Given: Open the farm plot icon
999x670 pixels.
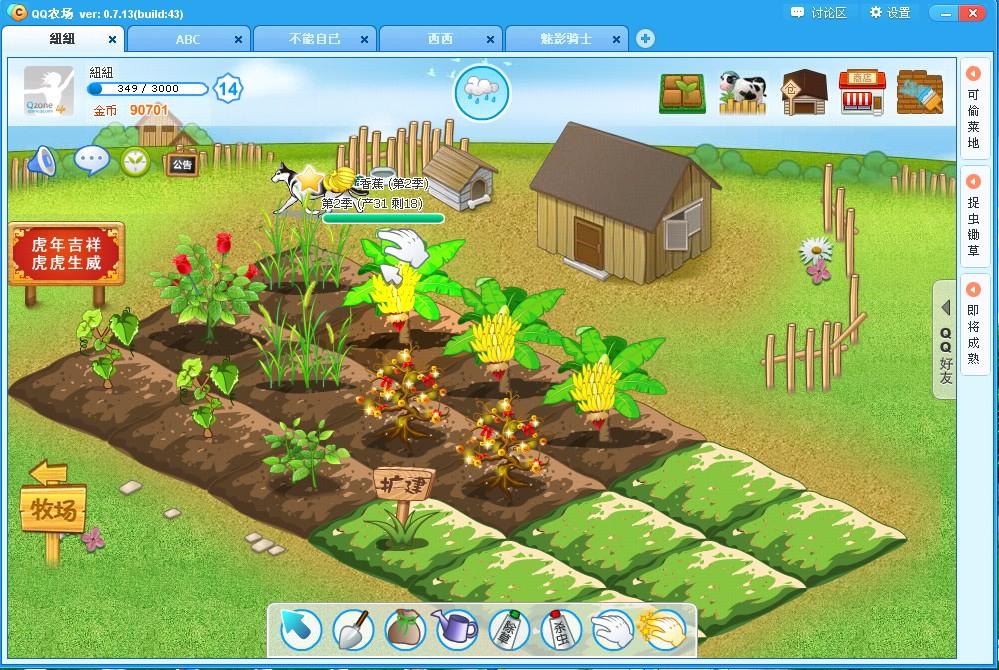Looking at the screenshot, I should (683, 93).
